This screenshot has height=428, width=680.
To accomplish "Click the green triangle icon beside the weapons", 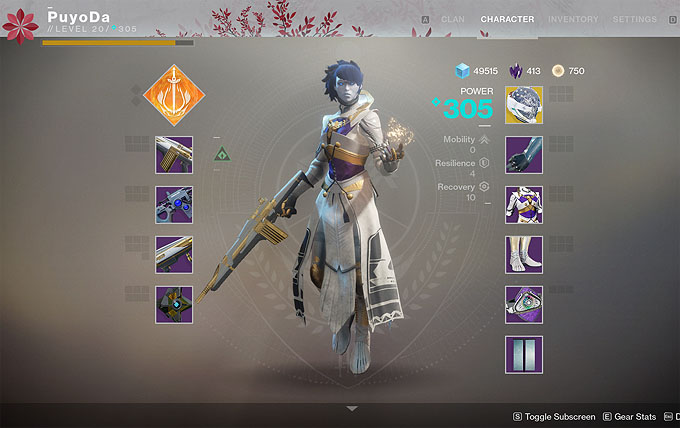I will point(222,155).
